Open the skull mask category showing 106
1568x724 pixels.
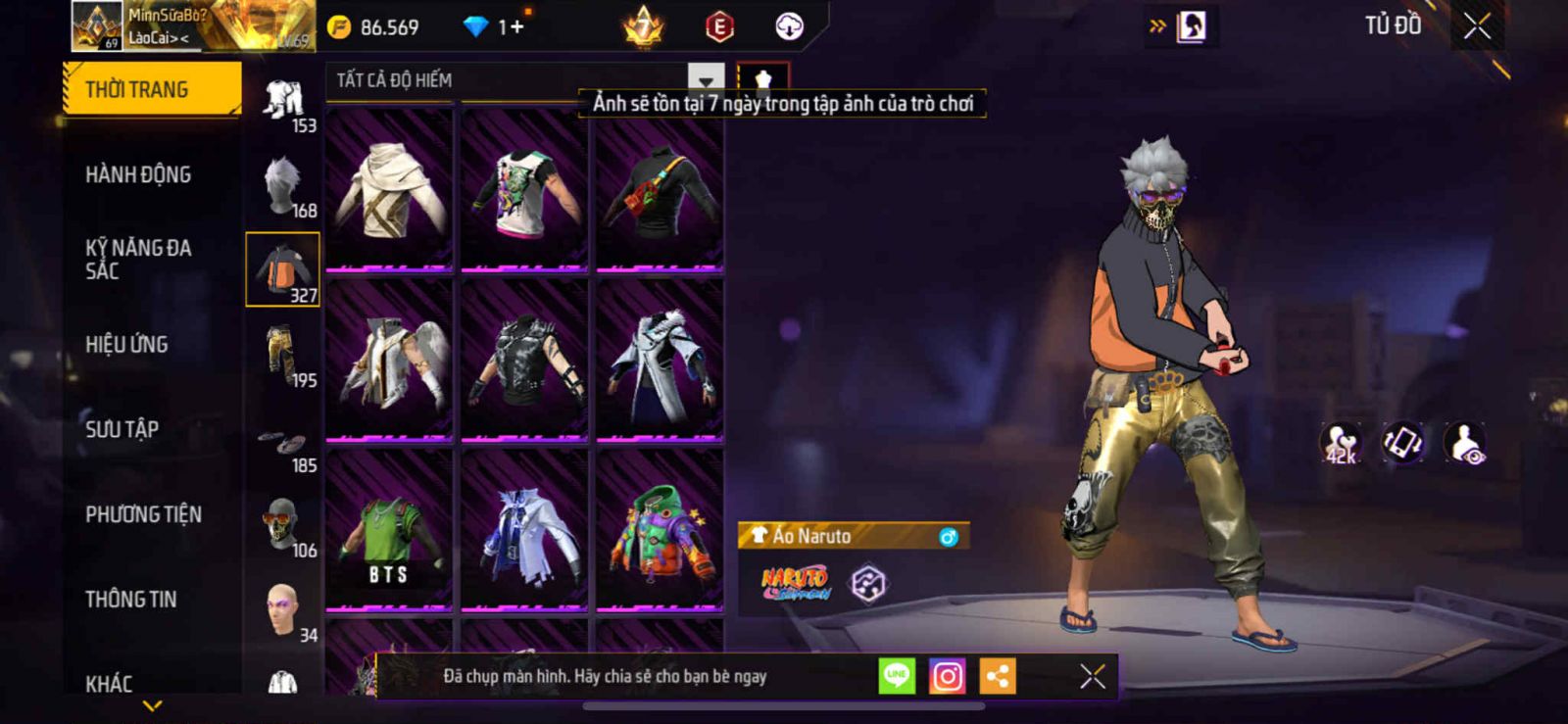282,527
